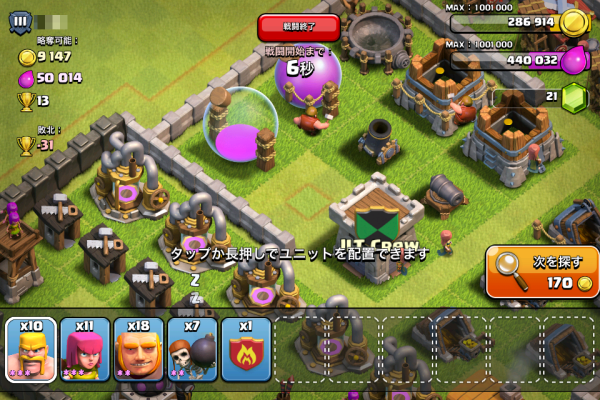600x400 pixels.
Task: Select the Giant troop slot
Action: (139, 350)
